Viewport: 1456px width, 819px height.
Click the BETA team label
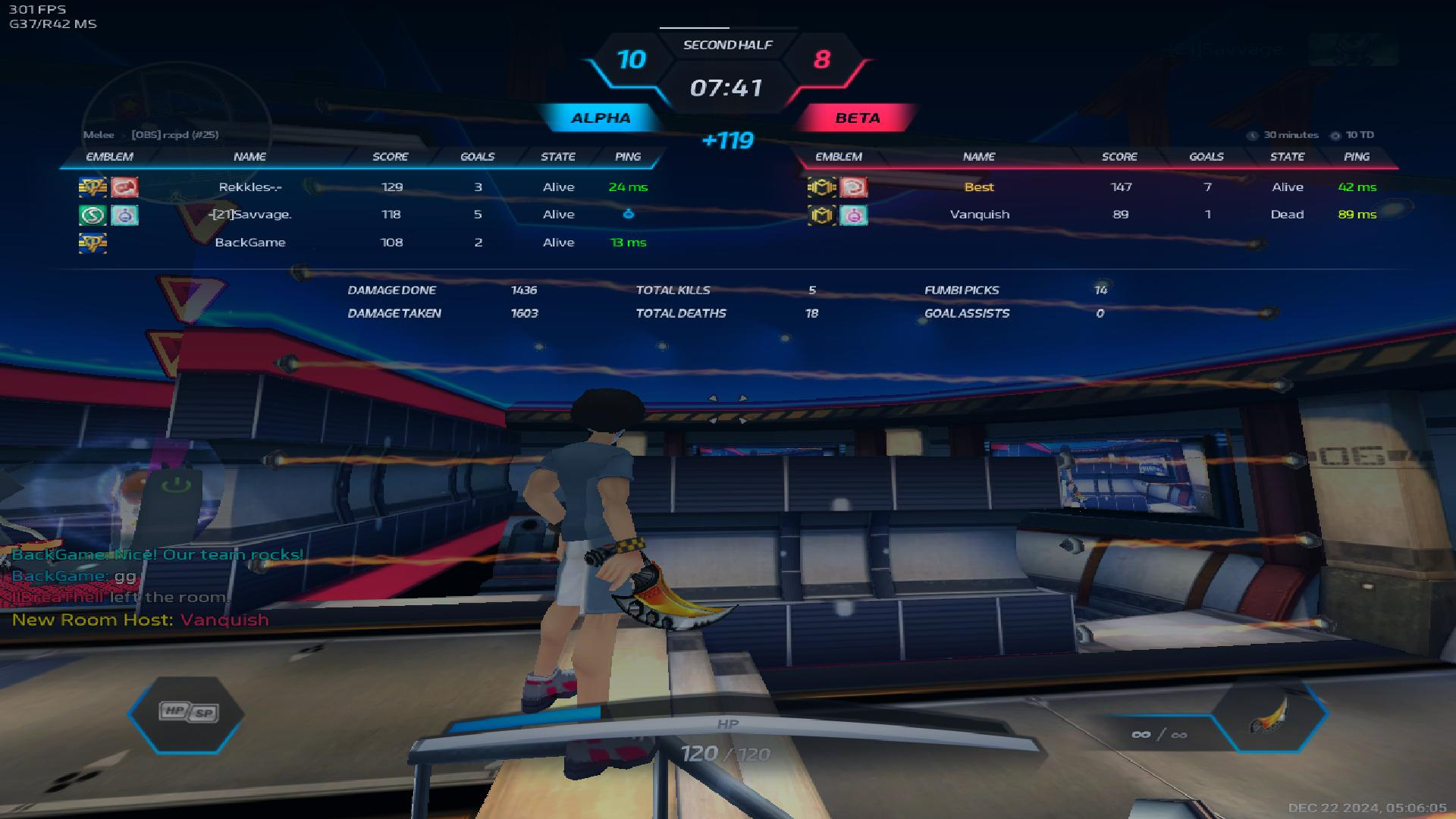(858, 118)
